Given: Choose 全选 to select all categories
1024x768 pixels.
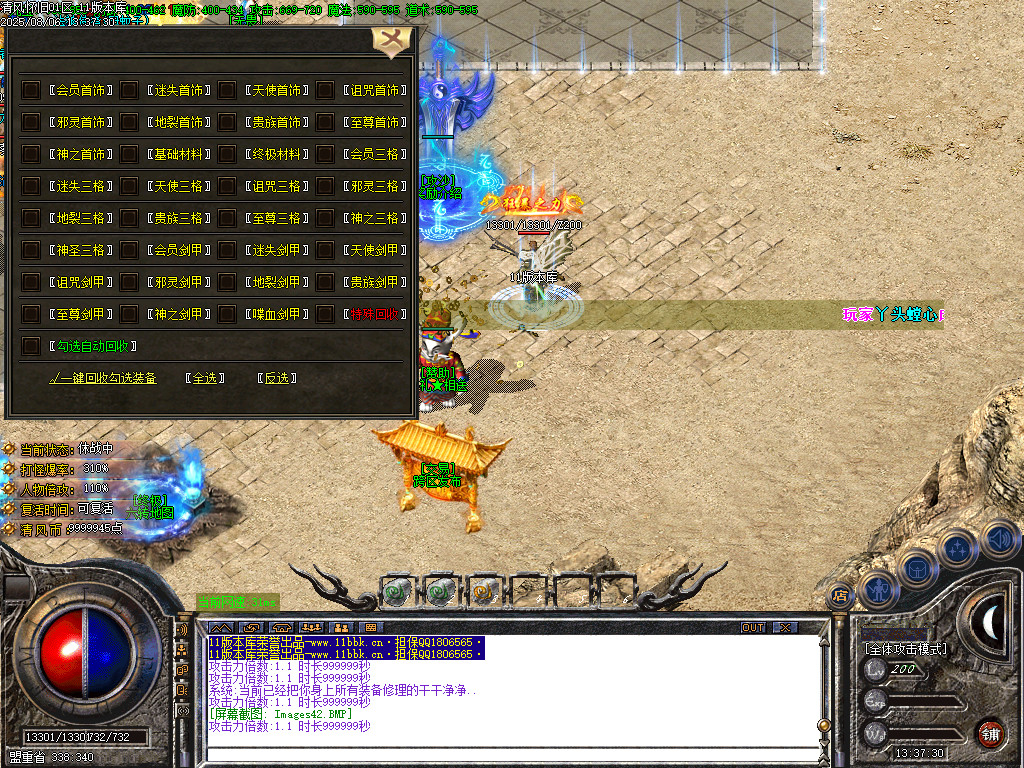Looking at the screenshot, I should point(204,378).
